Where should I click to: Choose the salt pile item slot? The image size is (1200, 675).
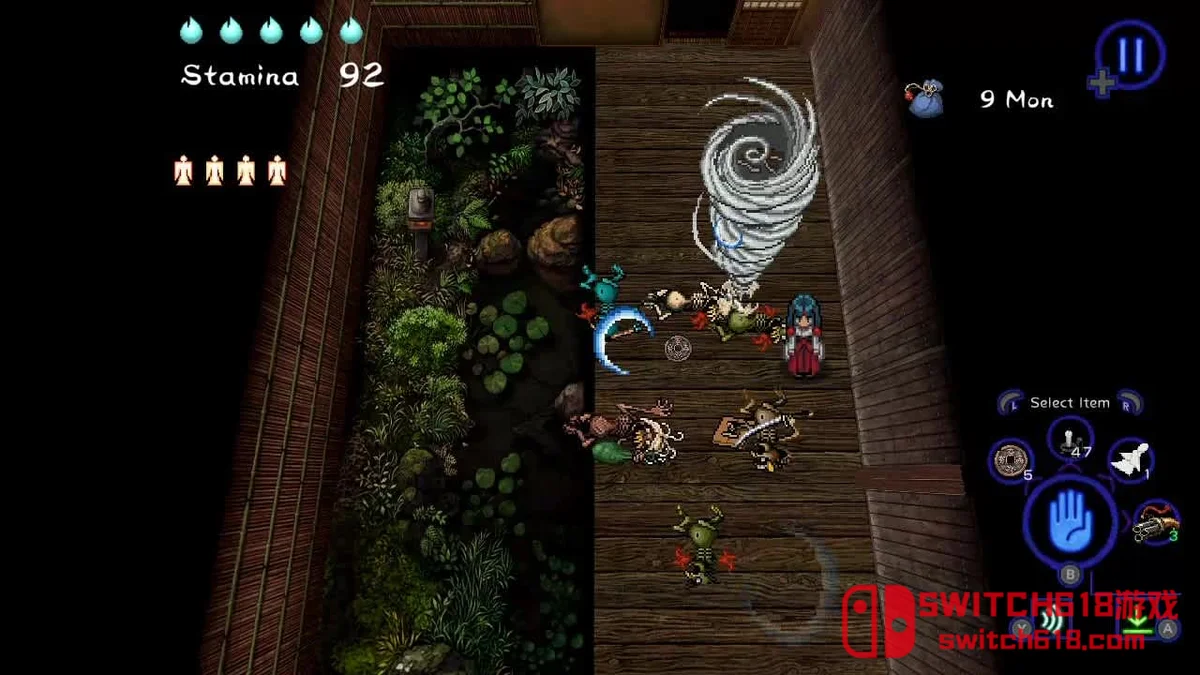click(1069, 438)
